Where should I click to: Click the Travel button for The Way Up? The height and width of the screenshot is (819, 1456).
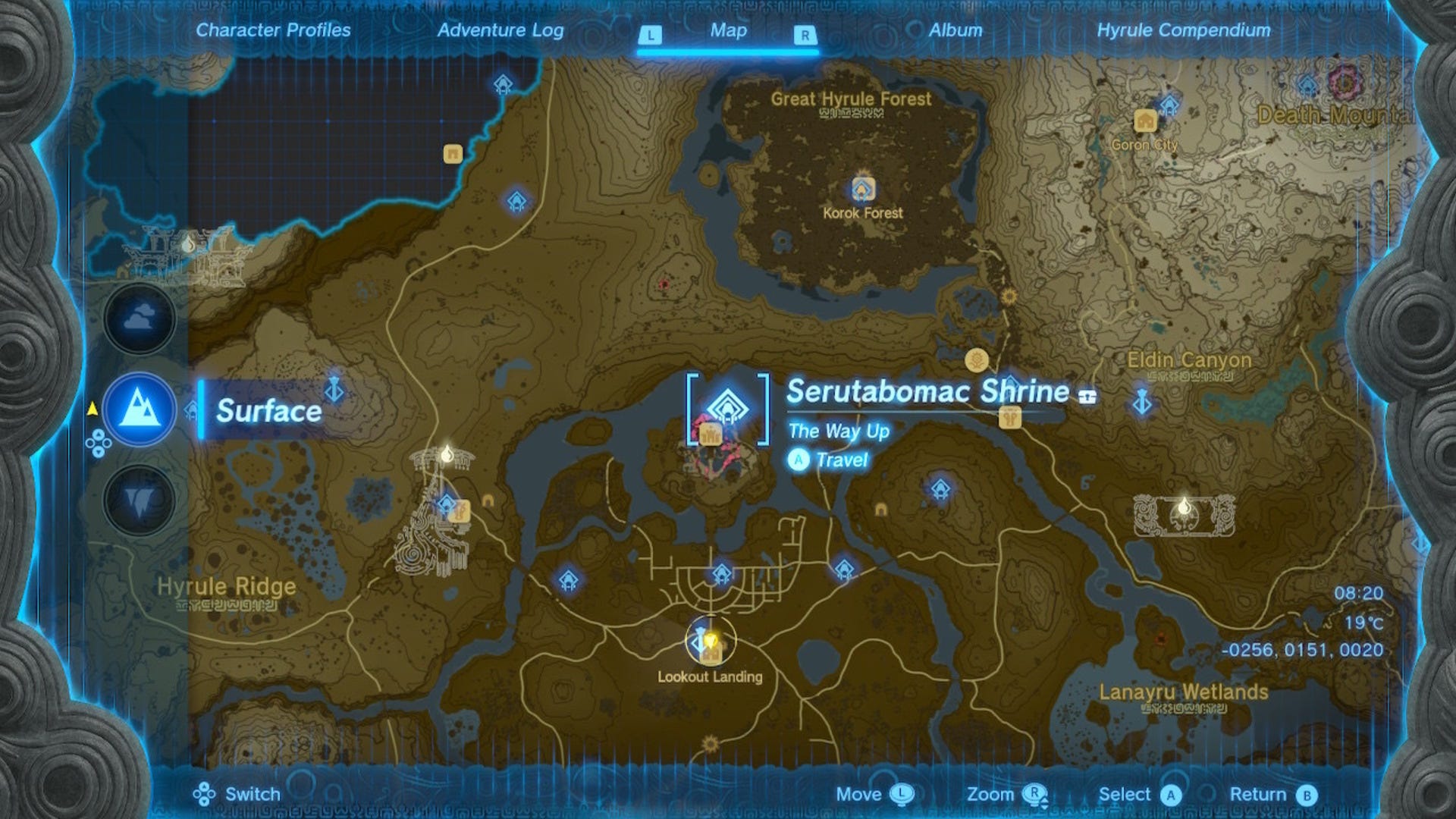(x=798, y=459)
